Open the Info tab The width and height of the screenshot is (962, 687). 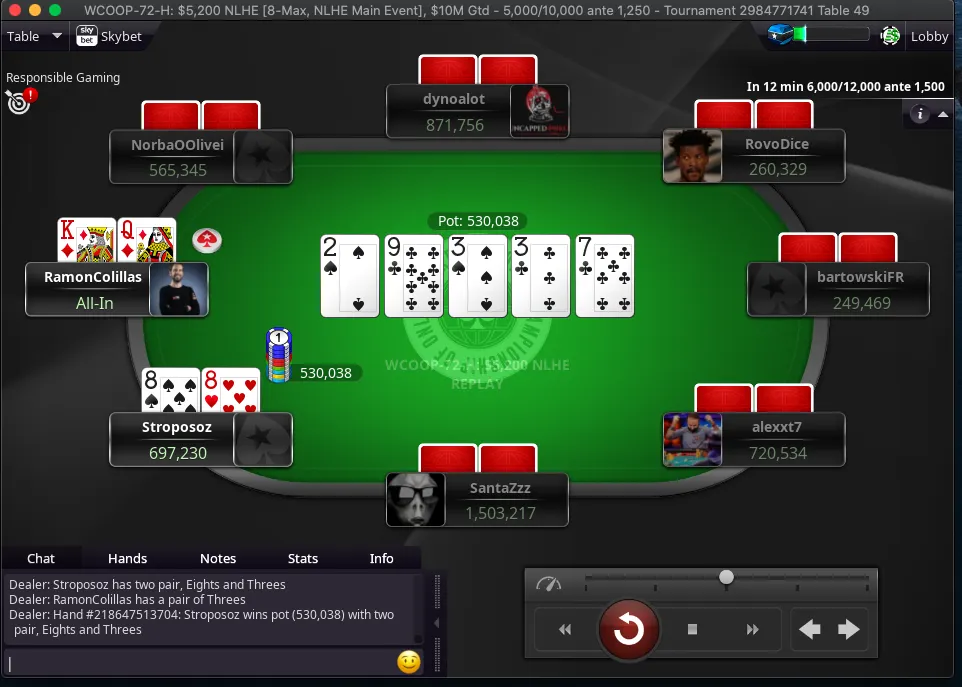point(382,558)
